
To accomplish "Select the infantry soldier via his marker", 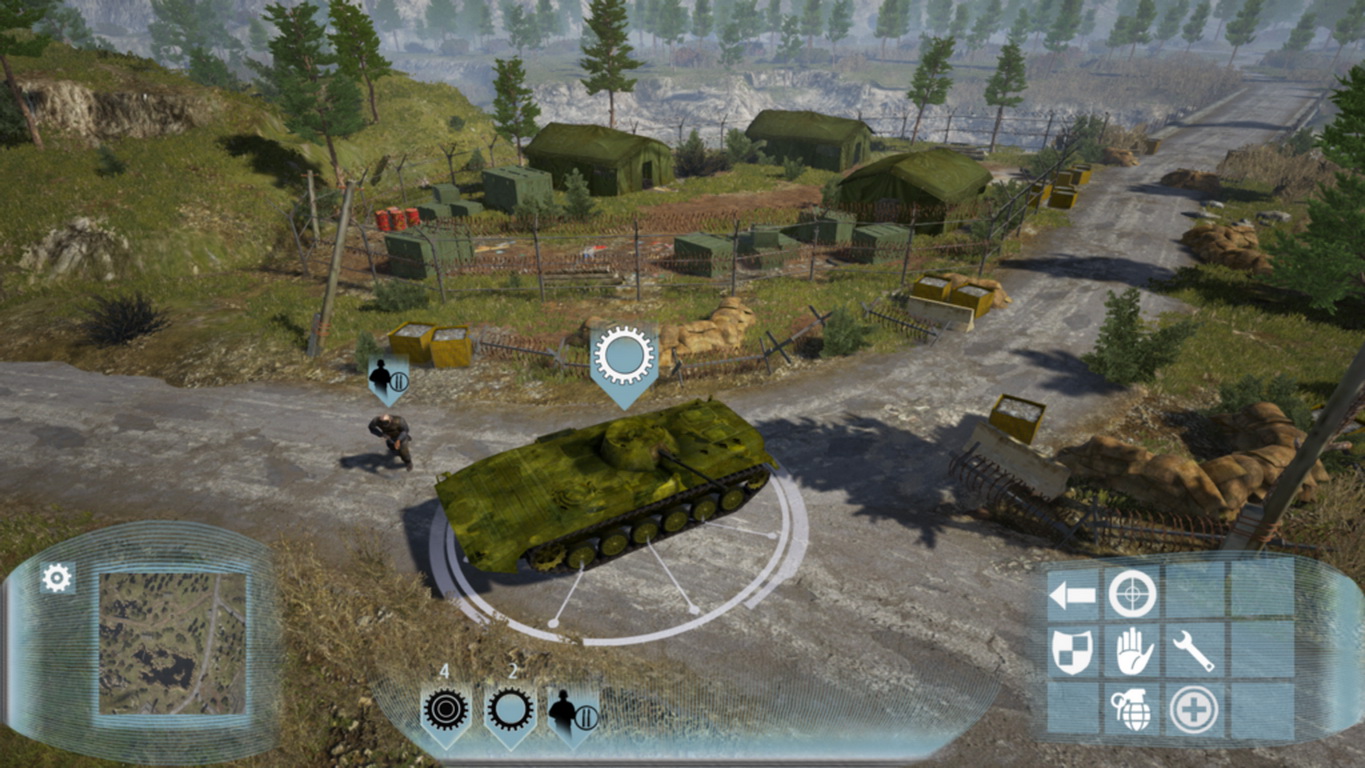I will 387,379.
